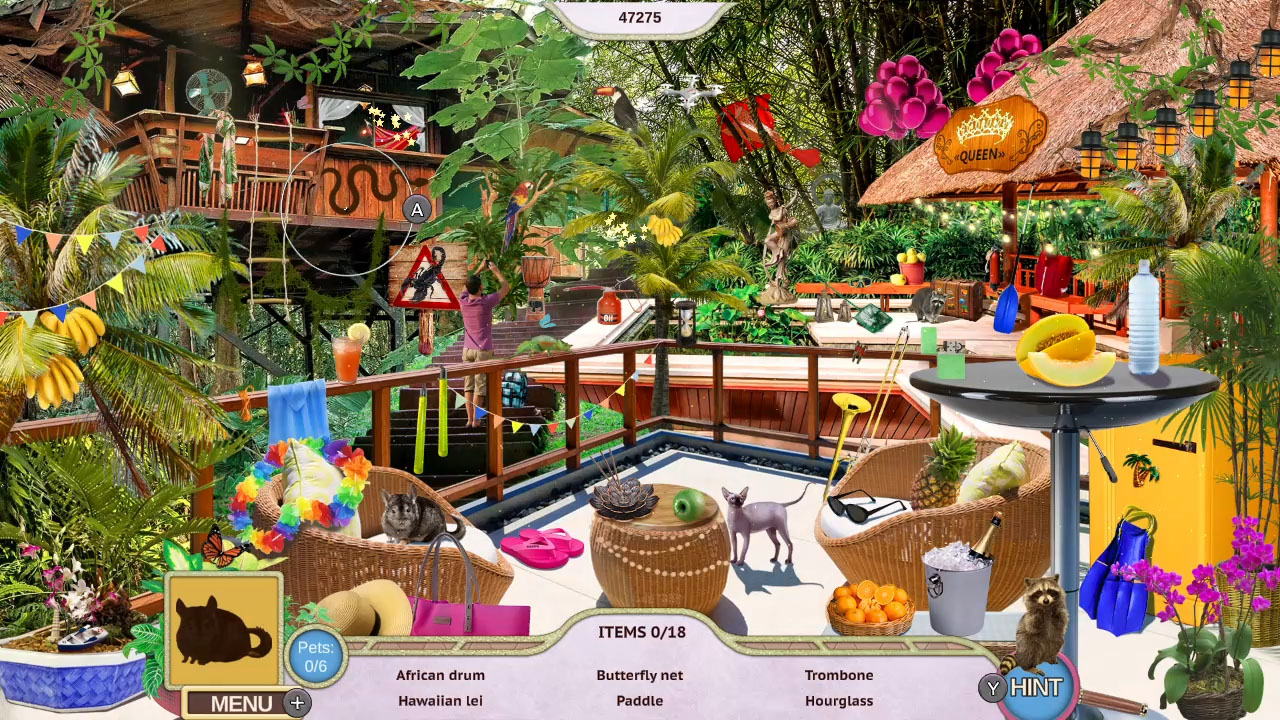
Task: Click the "+" icon beside MENU
Action: (x=296, y=703)
